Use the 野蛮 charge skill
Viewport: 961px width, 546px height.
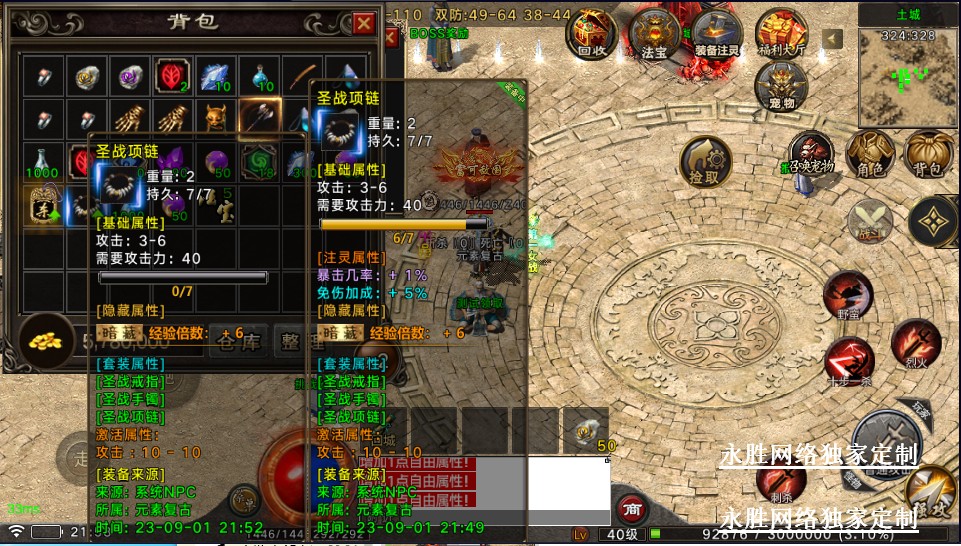pyautogui.click(x=848, y=297)
